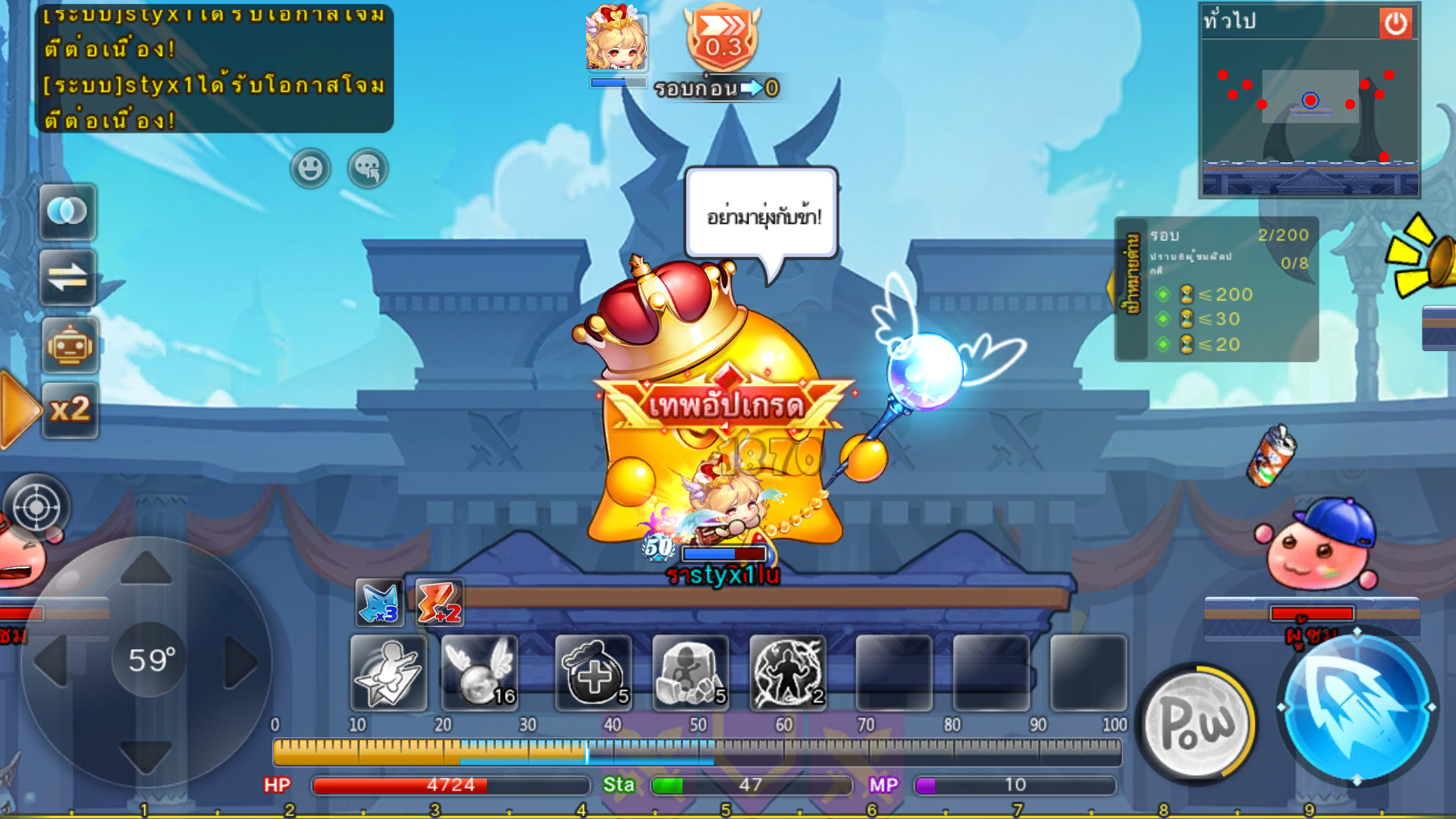This screenshot has width=1456, height=819.
Task: Enable the robot auto-play button
Action: point(70,347)
